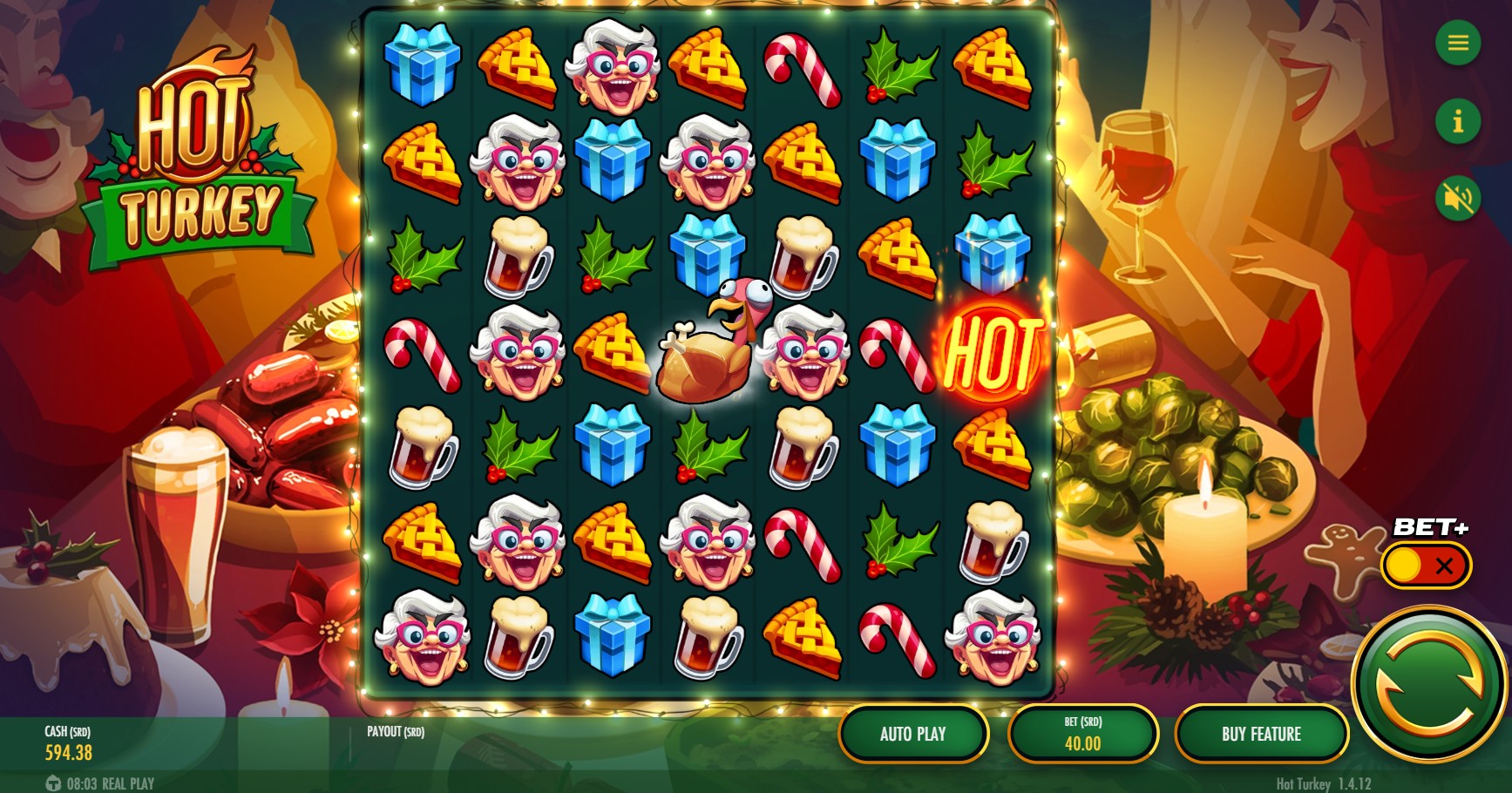Click the Buy Feature button
The width and height of the screenshot is (1512, 793).
[1260, 734]
